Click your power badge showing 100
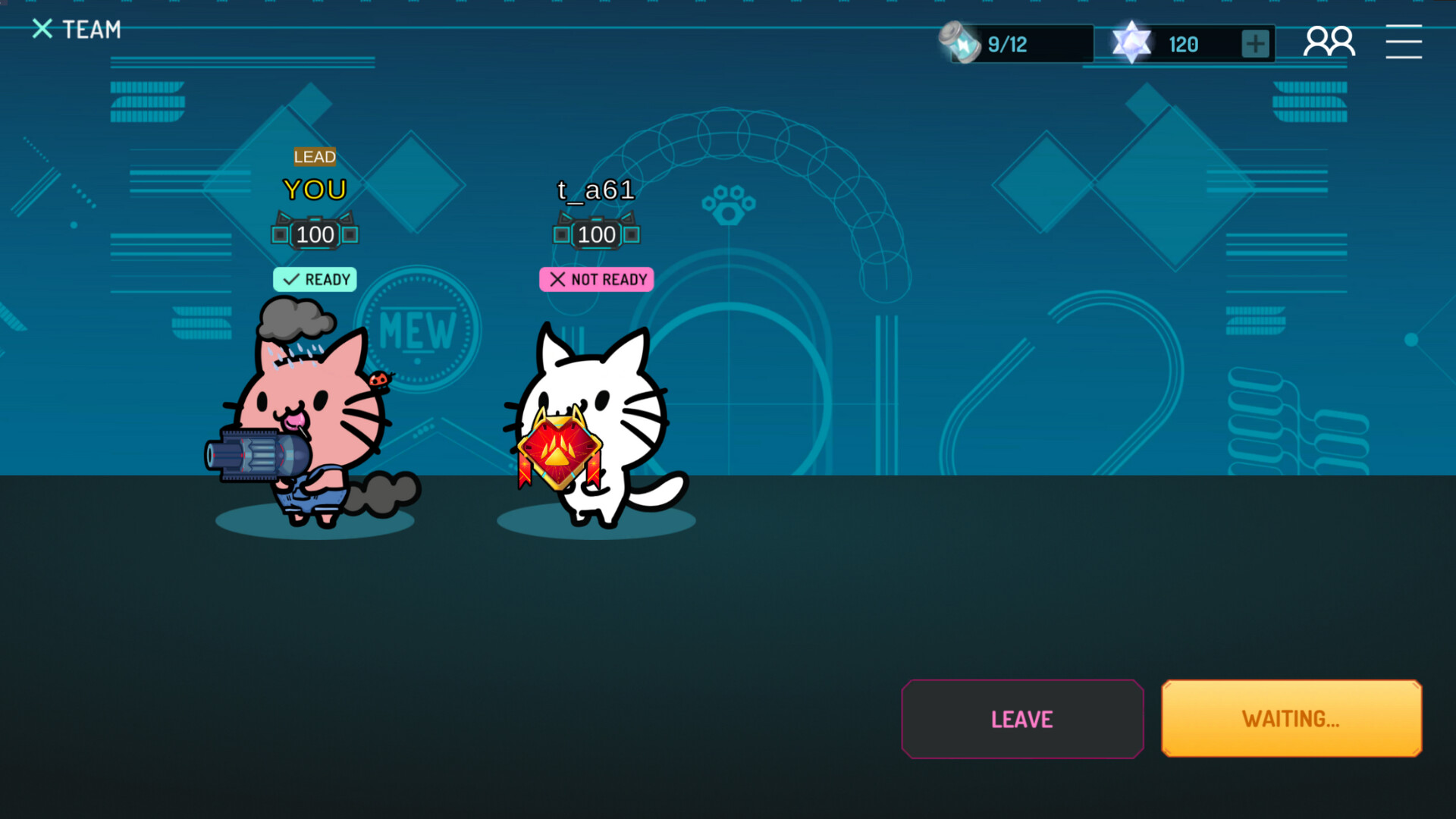The height and width of the screenshot is (819, 1456). click(x=315, y=234)
